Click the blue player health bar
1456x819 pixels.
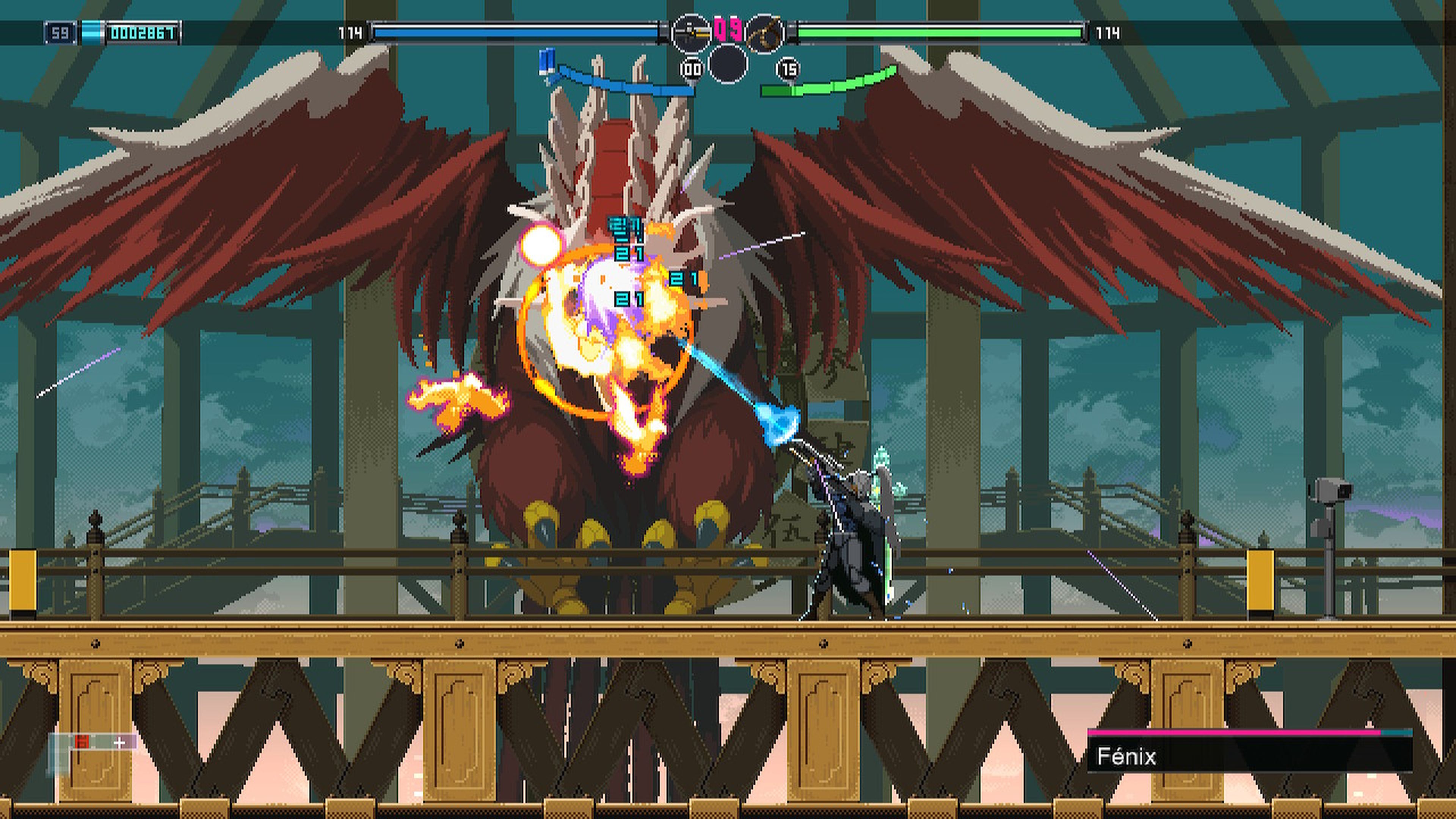coord(515,32)
